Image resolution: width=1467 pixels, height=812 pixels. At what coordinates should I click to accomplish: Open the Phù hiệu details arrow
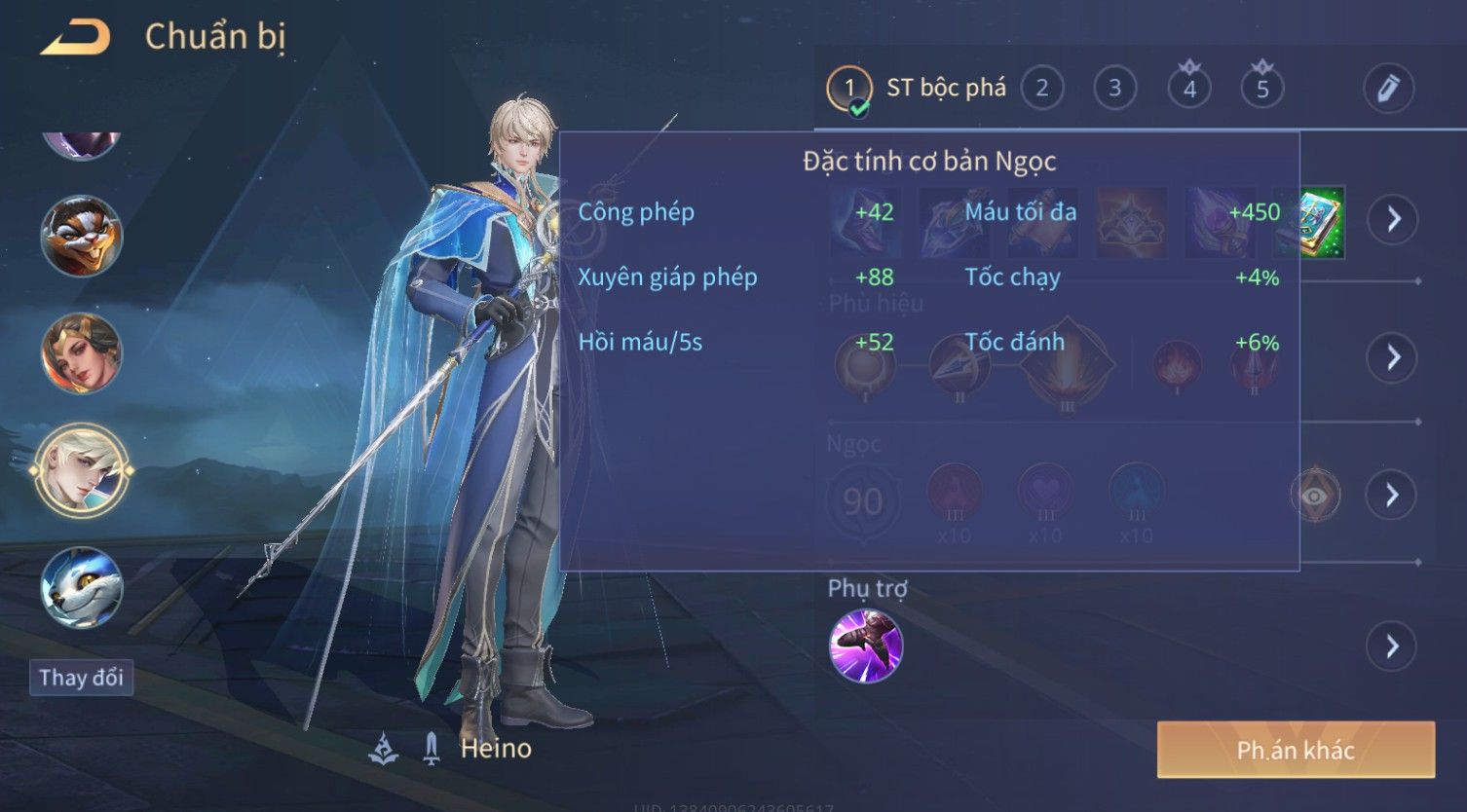click(1392, 357)
